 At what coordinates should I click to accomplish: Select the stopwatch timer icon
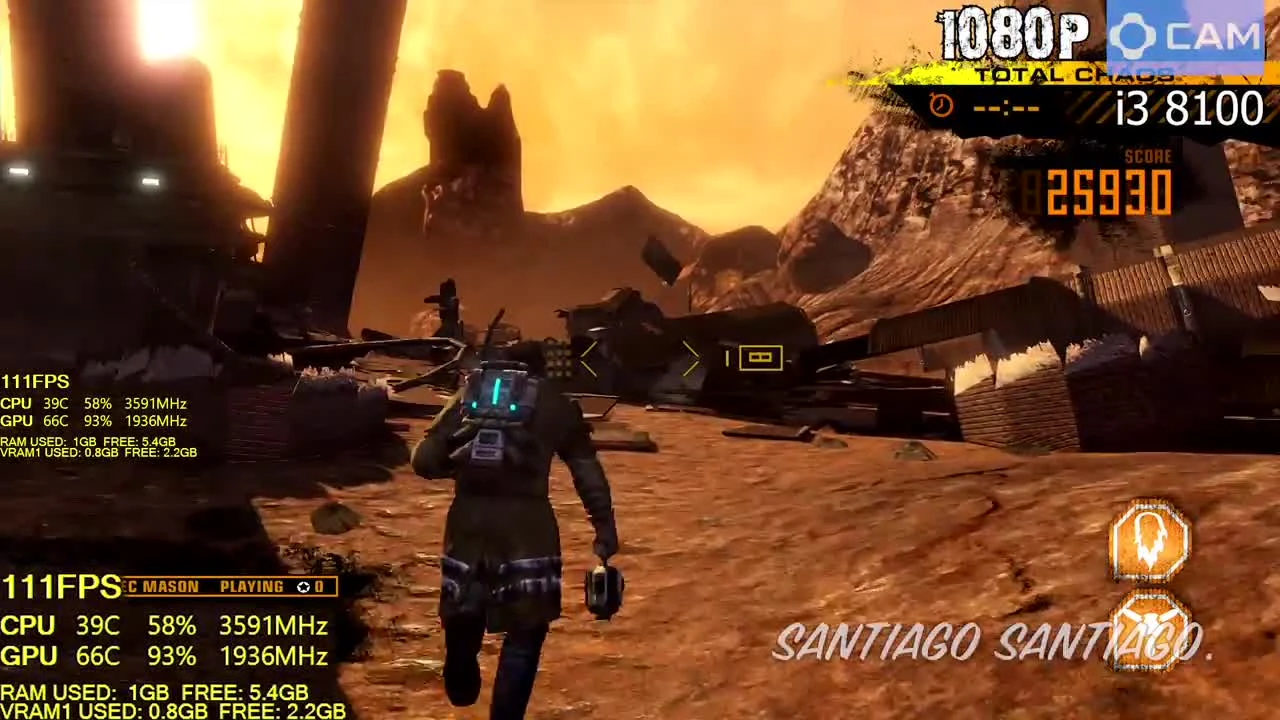[x=940, y=106]
